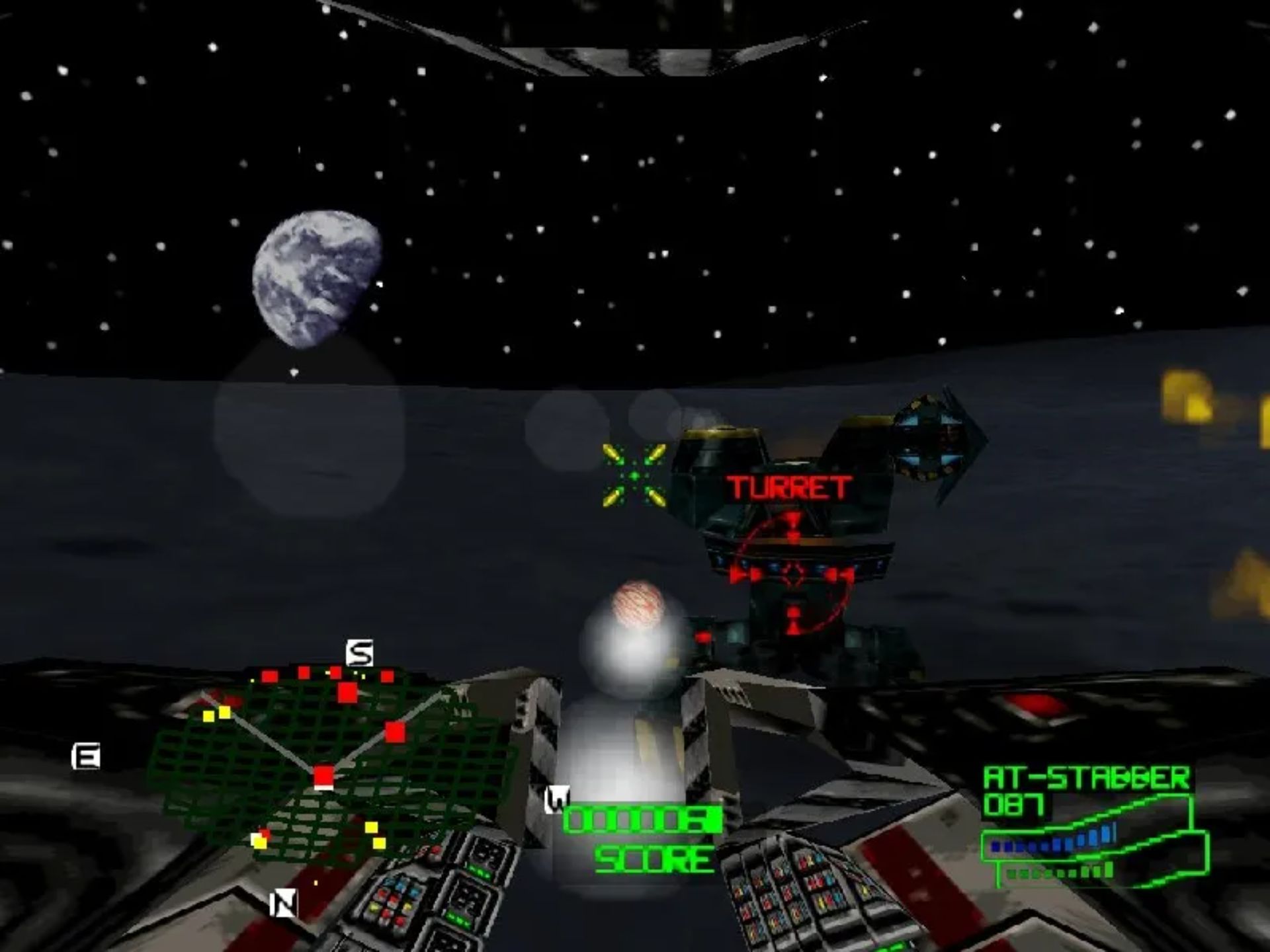This screenshot has height=952, width=1270.
Task: Select the AT-STABBER weapon indicator
Action: point(1086,778)
